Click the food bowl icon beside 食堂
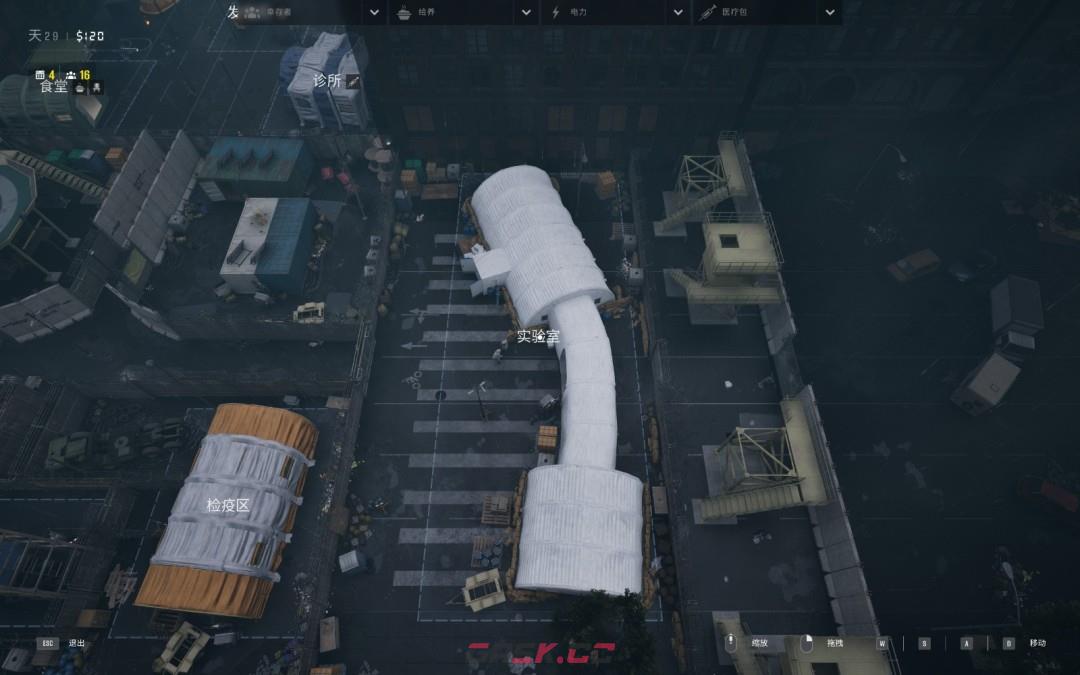The height and width of the screenshot is (675, 1080). 80,88
